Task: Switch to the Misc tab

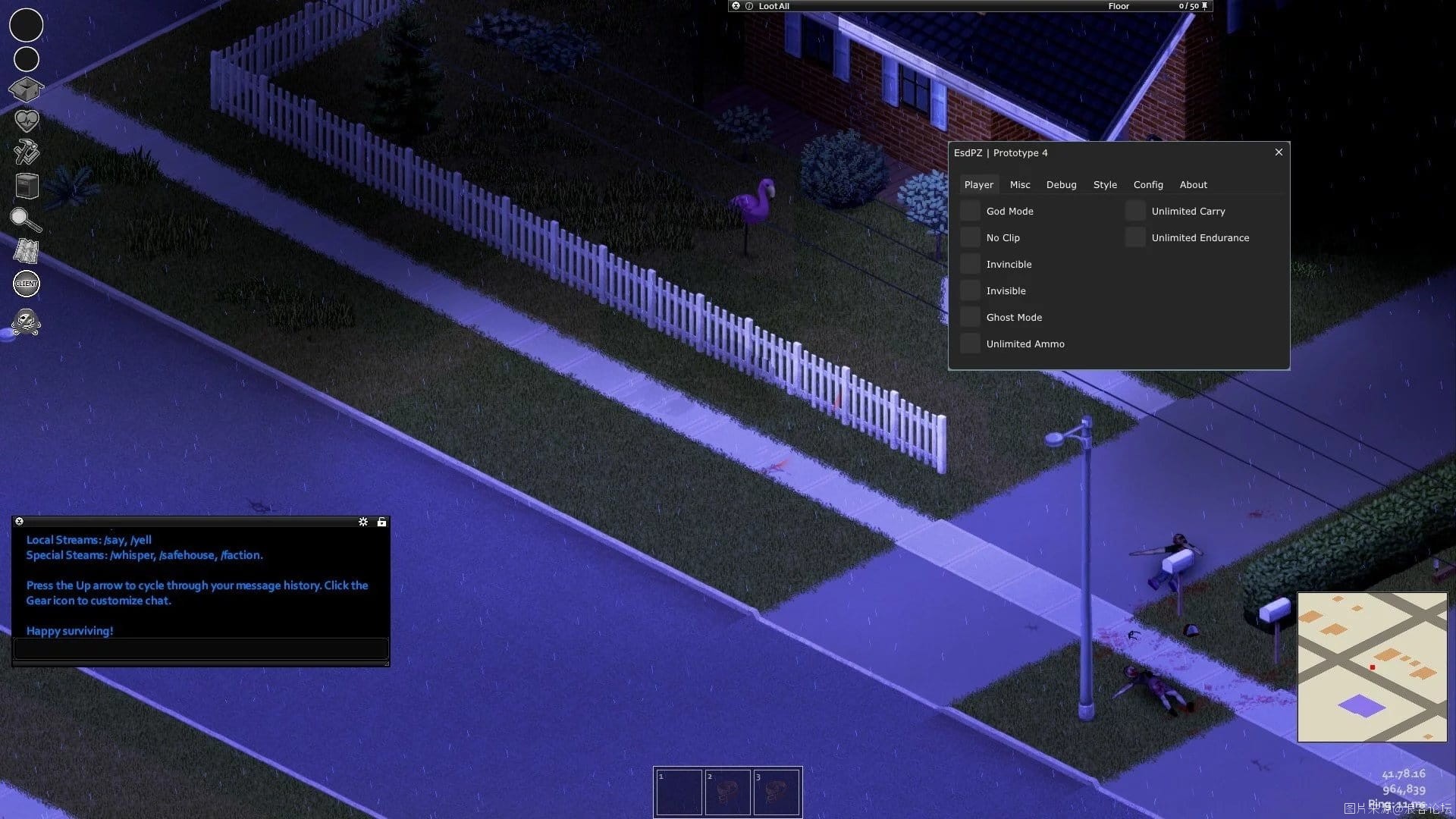Action: point(1020,184)
